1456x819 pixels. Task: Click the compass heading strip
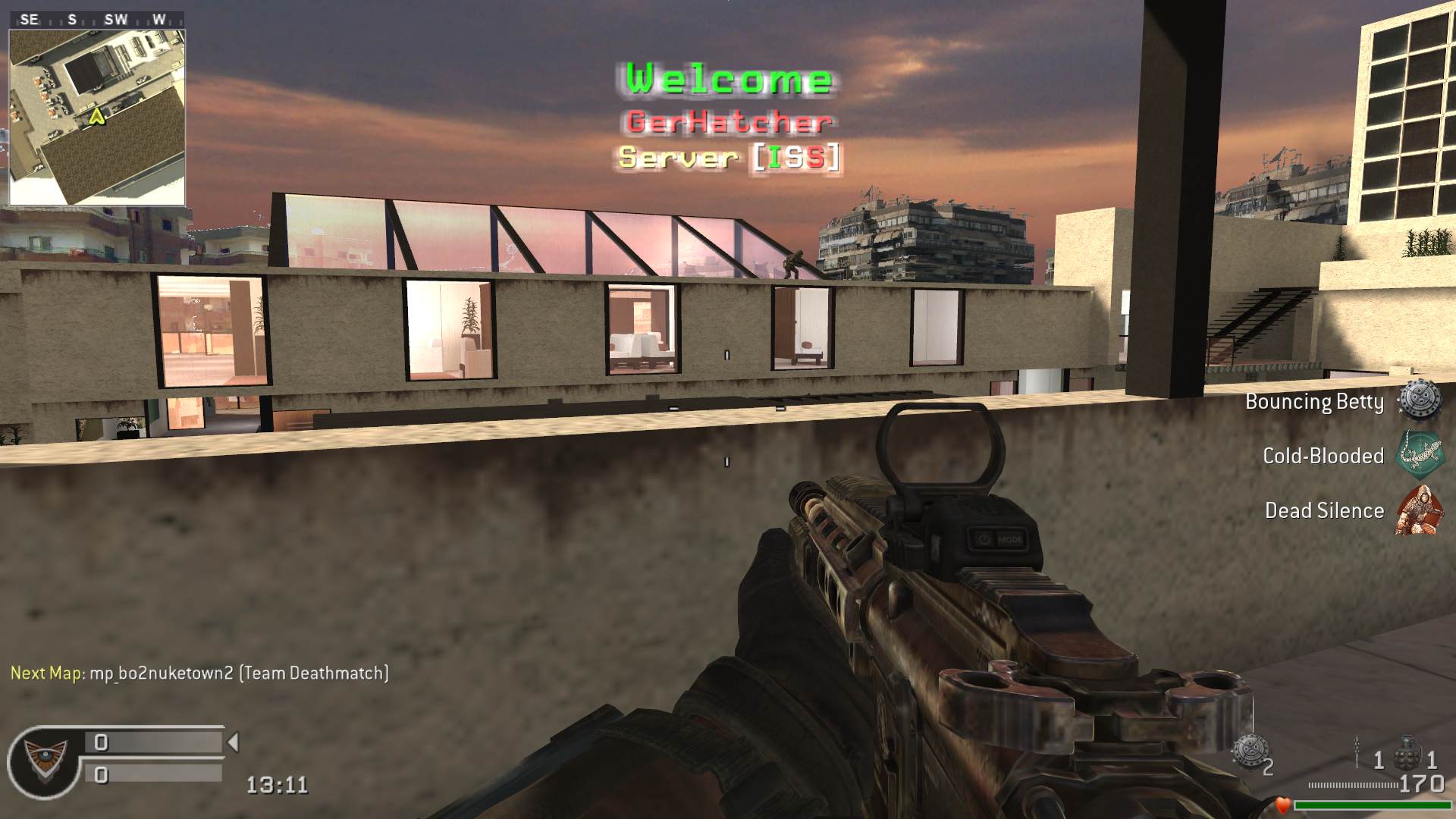97,20
